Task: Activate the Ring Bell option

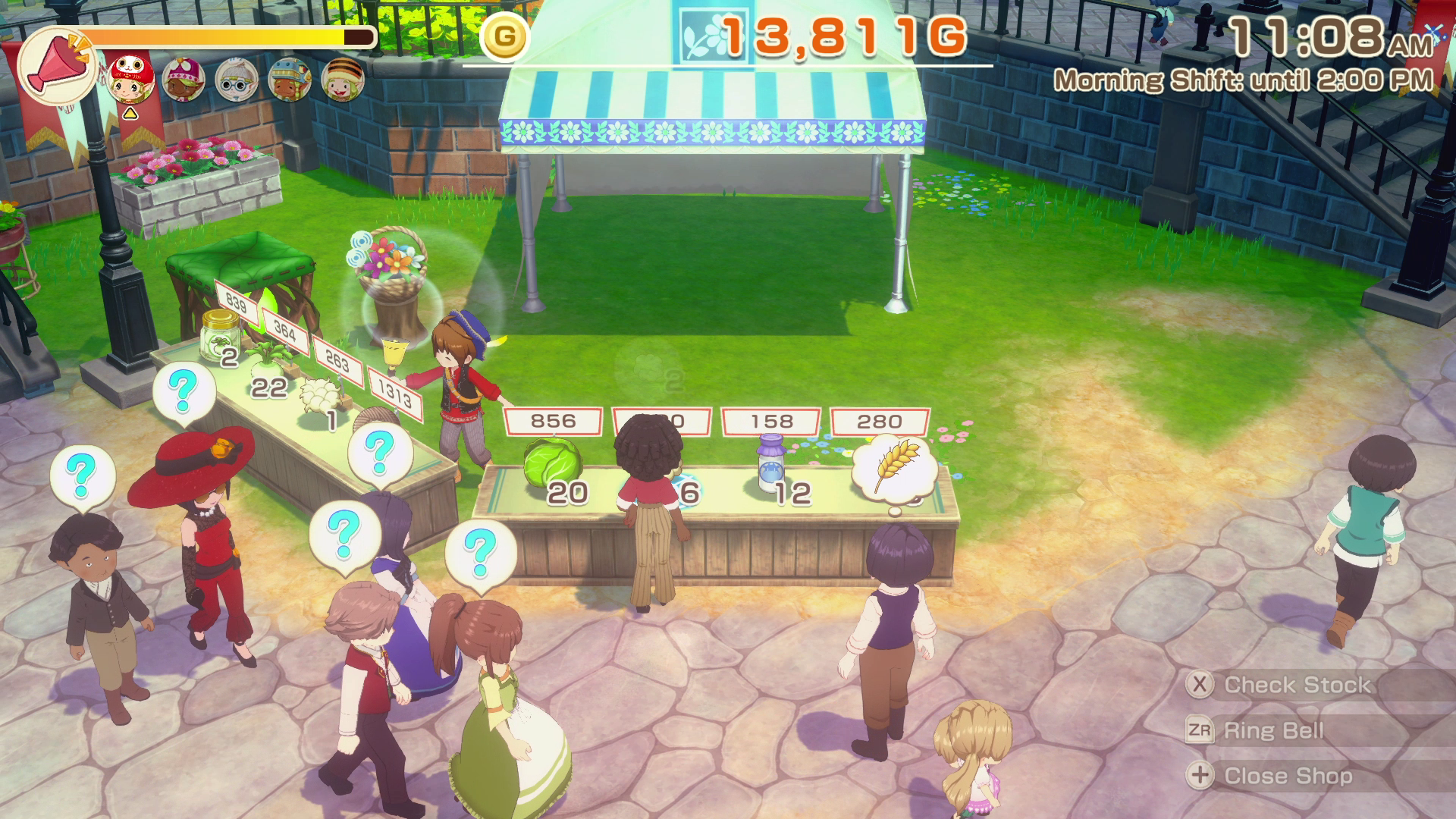Action: [1274, 730]
